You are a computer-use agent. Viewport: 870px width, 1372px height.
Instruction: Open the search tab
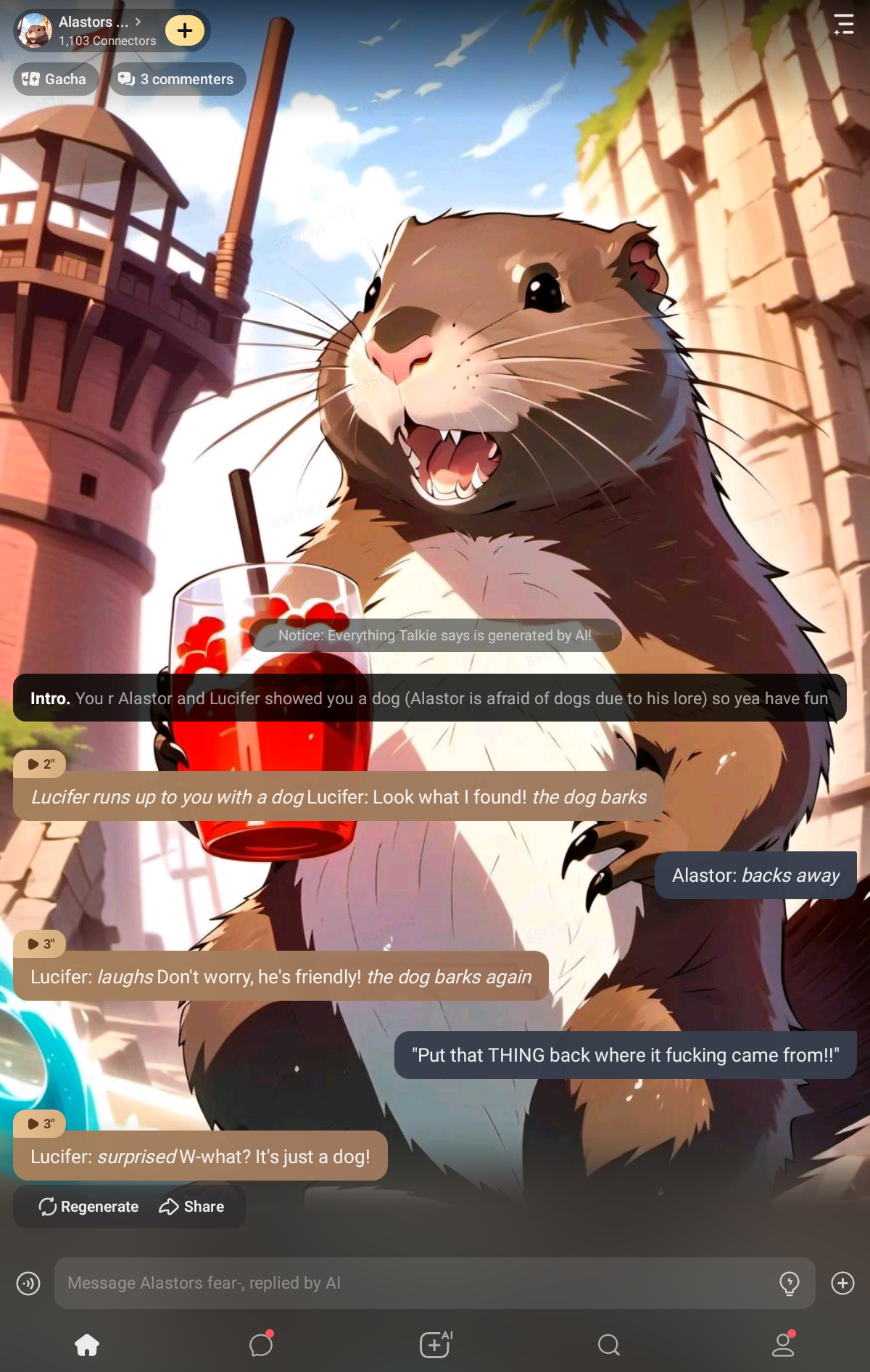click(x=609, y=1345)
